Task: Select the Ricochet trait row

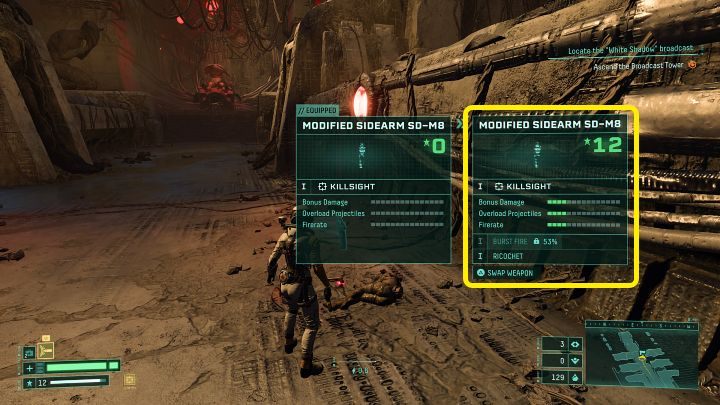Action: [549, 256]
